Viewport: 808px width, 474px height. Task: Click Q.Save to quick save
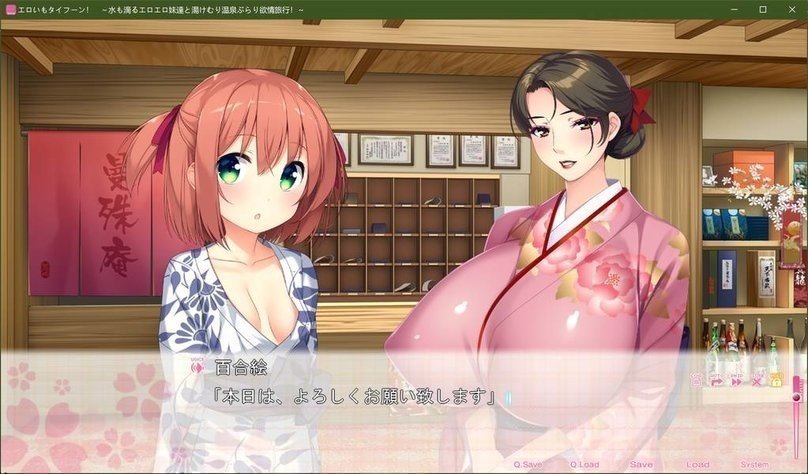click(530, 465)
